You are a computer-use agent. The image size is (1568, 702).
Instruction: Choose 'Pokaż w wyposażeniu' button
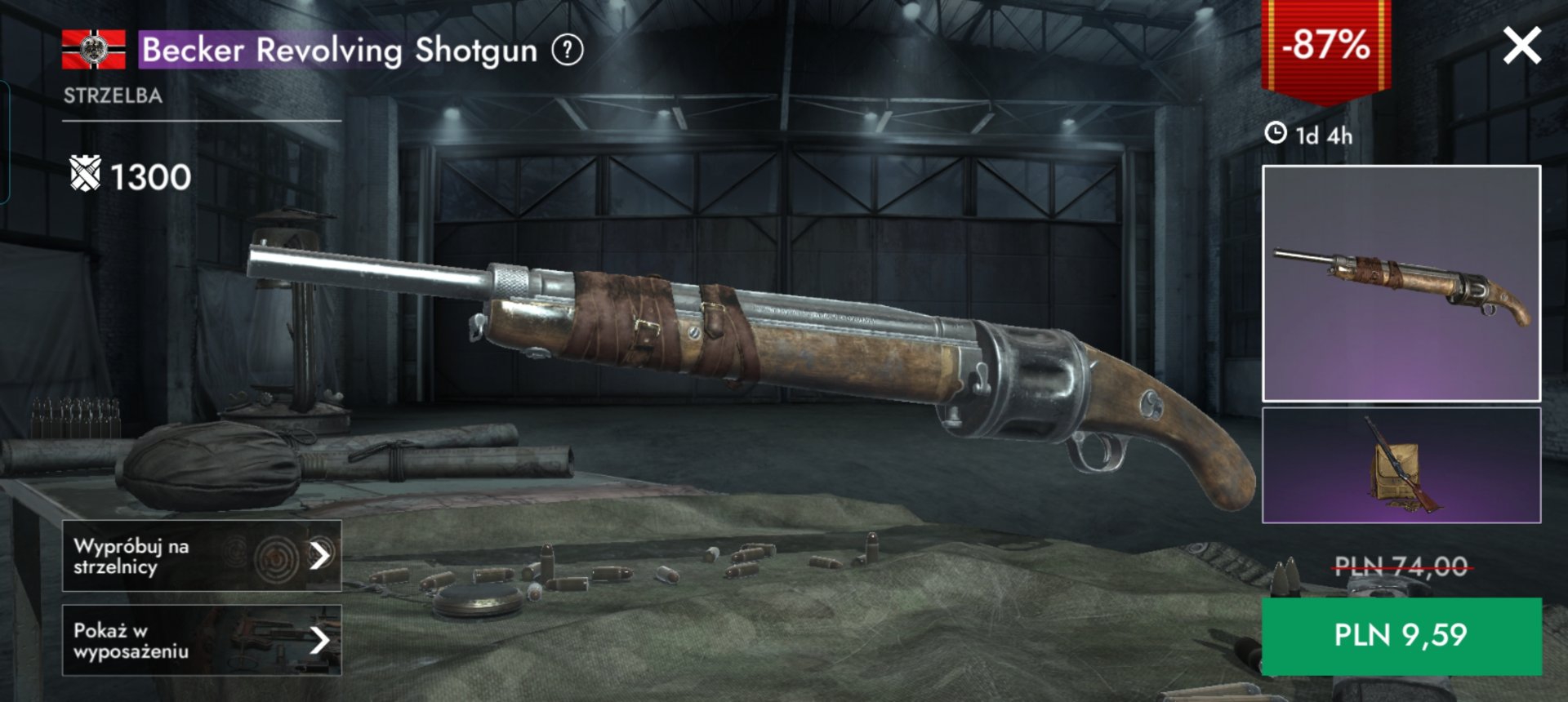(x=202, y=641)
